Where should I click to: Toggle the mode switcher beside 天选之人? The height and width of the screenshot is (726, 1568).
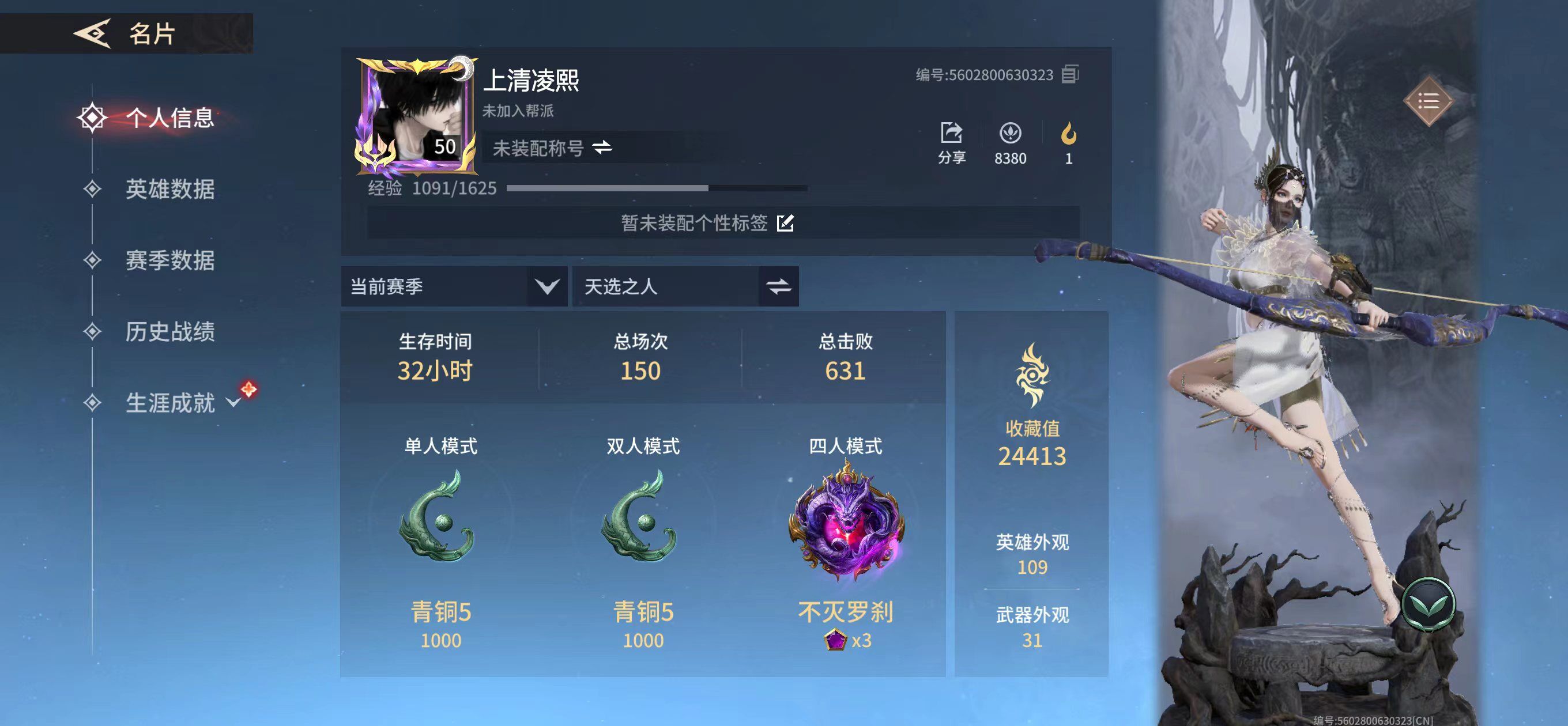(x=780, y=286)
